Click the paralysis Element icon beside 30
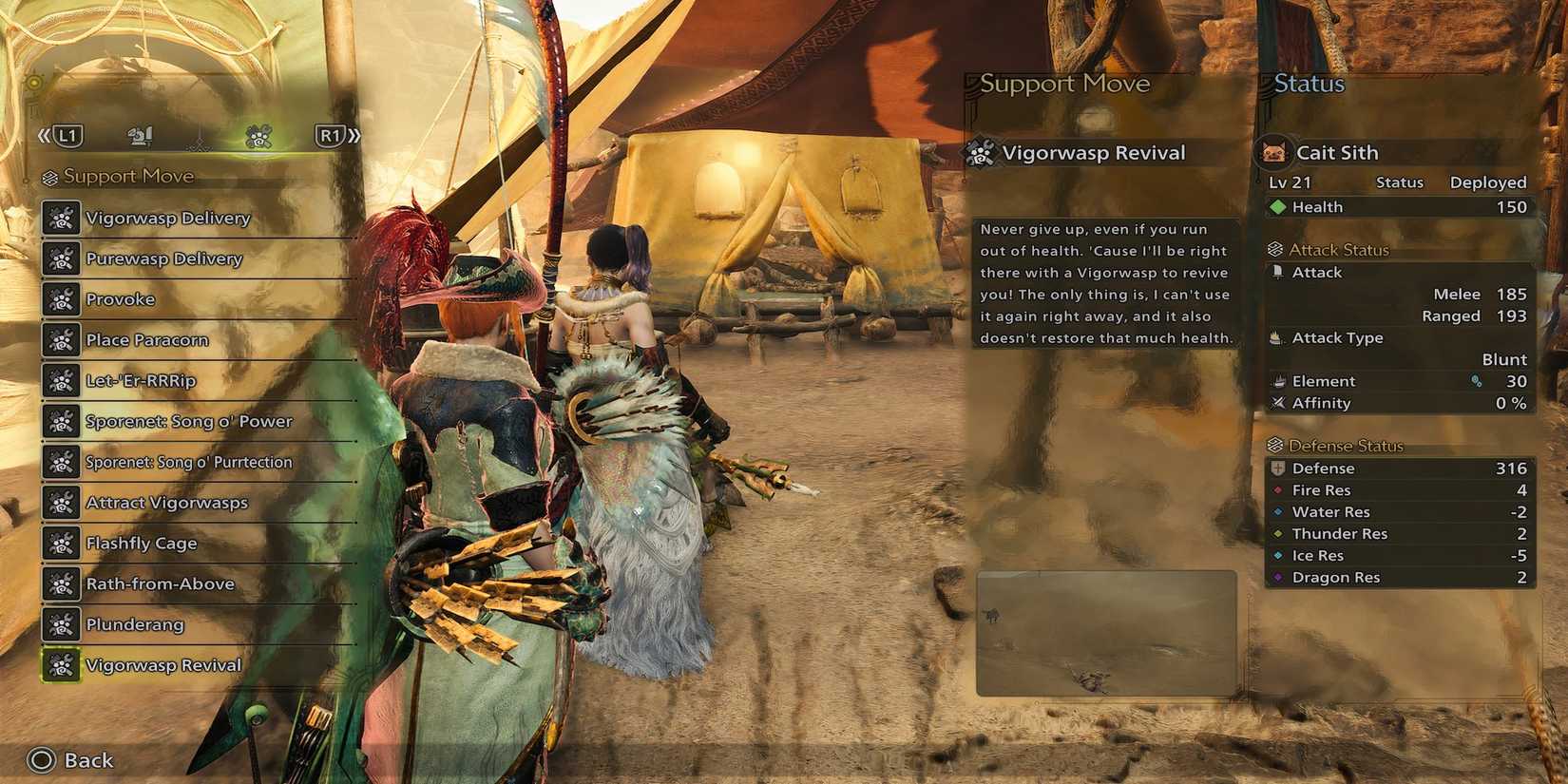The height and width of the screenshot is (784, 1568). tap(1476, 380)
